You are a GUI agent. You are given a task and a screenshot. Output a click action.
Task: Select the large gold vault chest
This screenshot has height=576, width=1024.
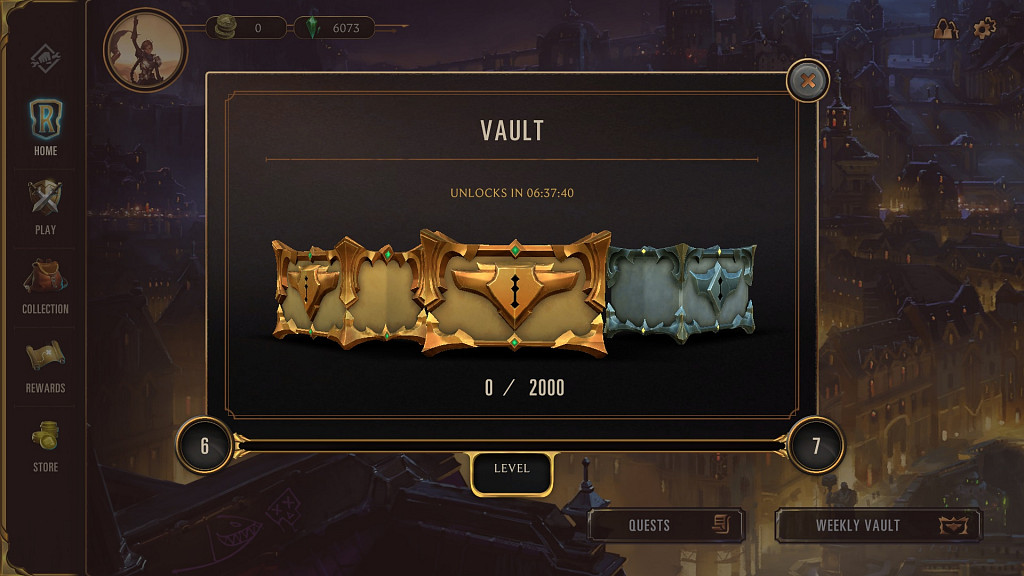click(514, 293)
